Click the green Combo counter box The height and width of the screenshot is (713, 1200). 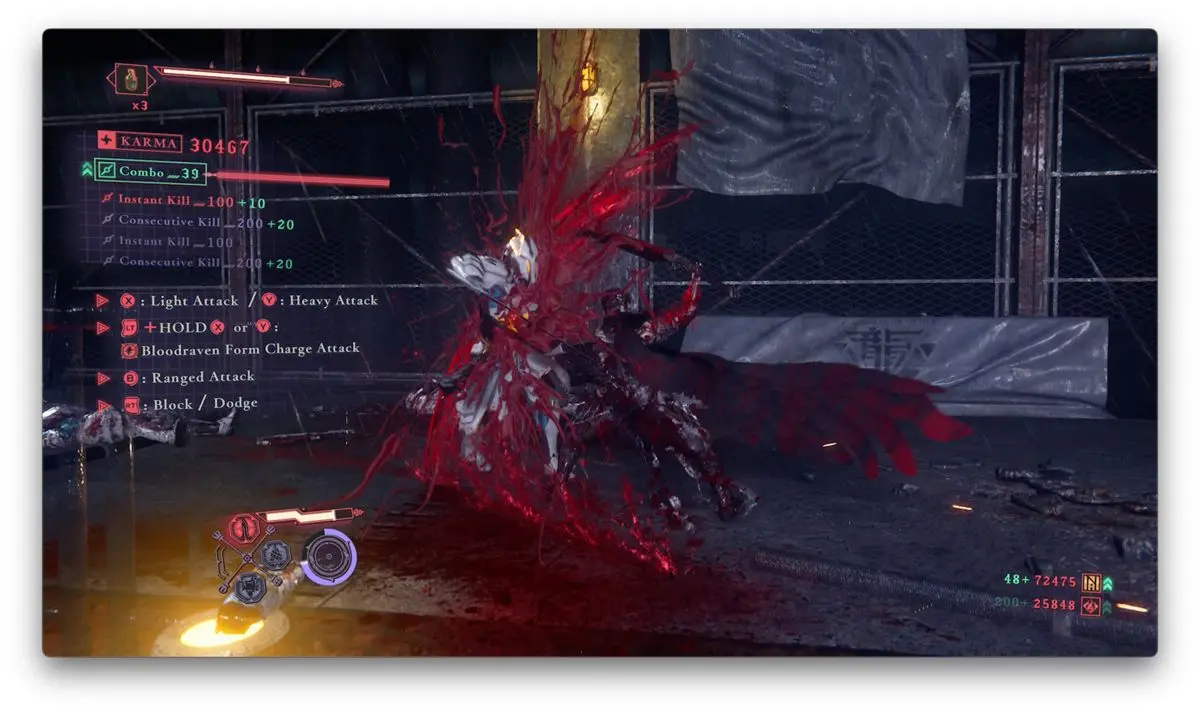tap(150, 172)
